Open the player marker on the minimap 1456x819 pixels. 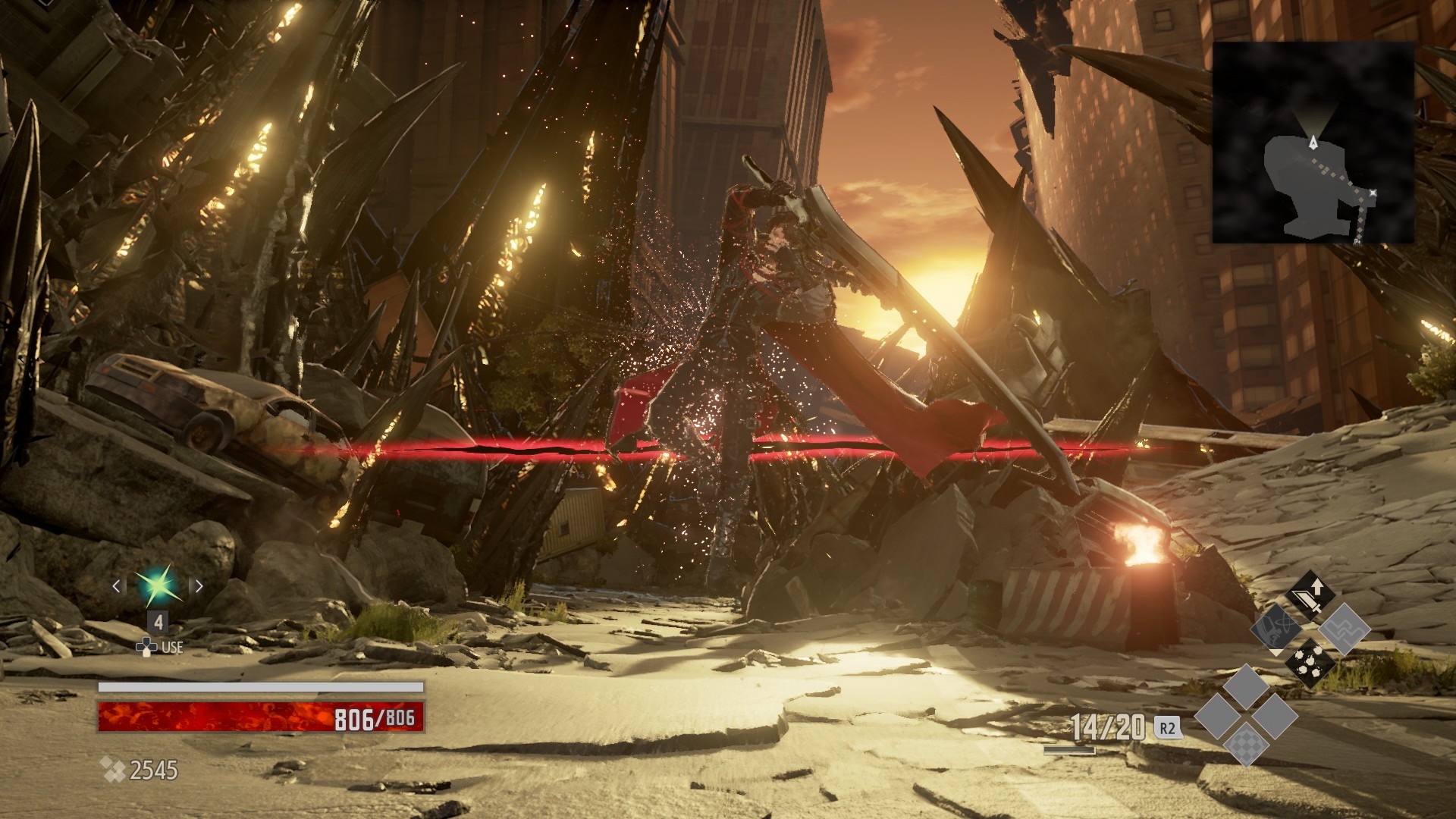[x=1312, y=140]
